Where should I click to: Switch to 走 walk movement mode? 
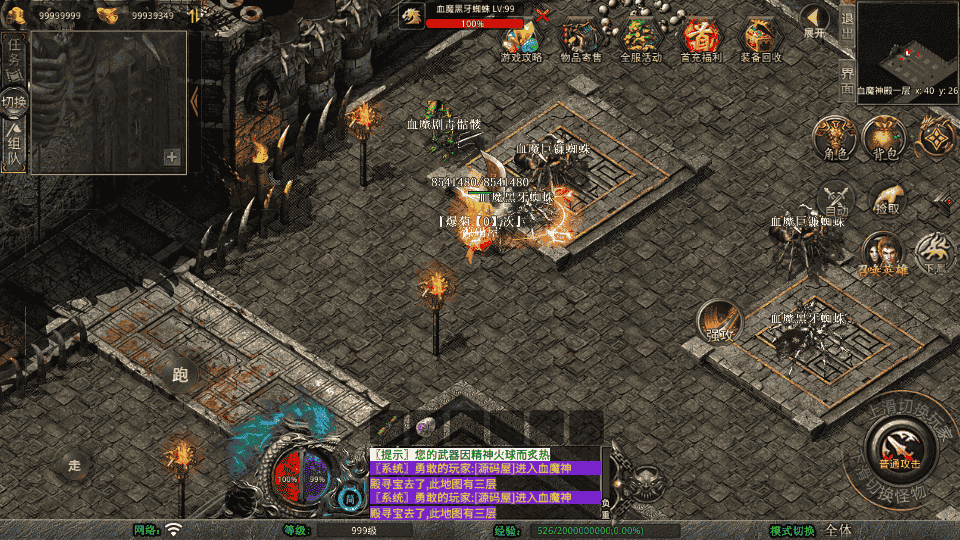73,464
